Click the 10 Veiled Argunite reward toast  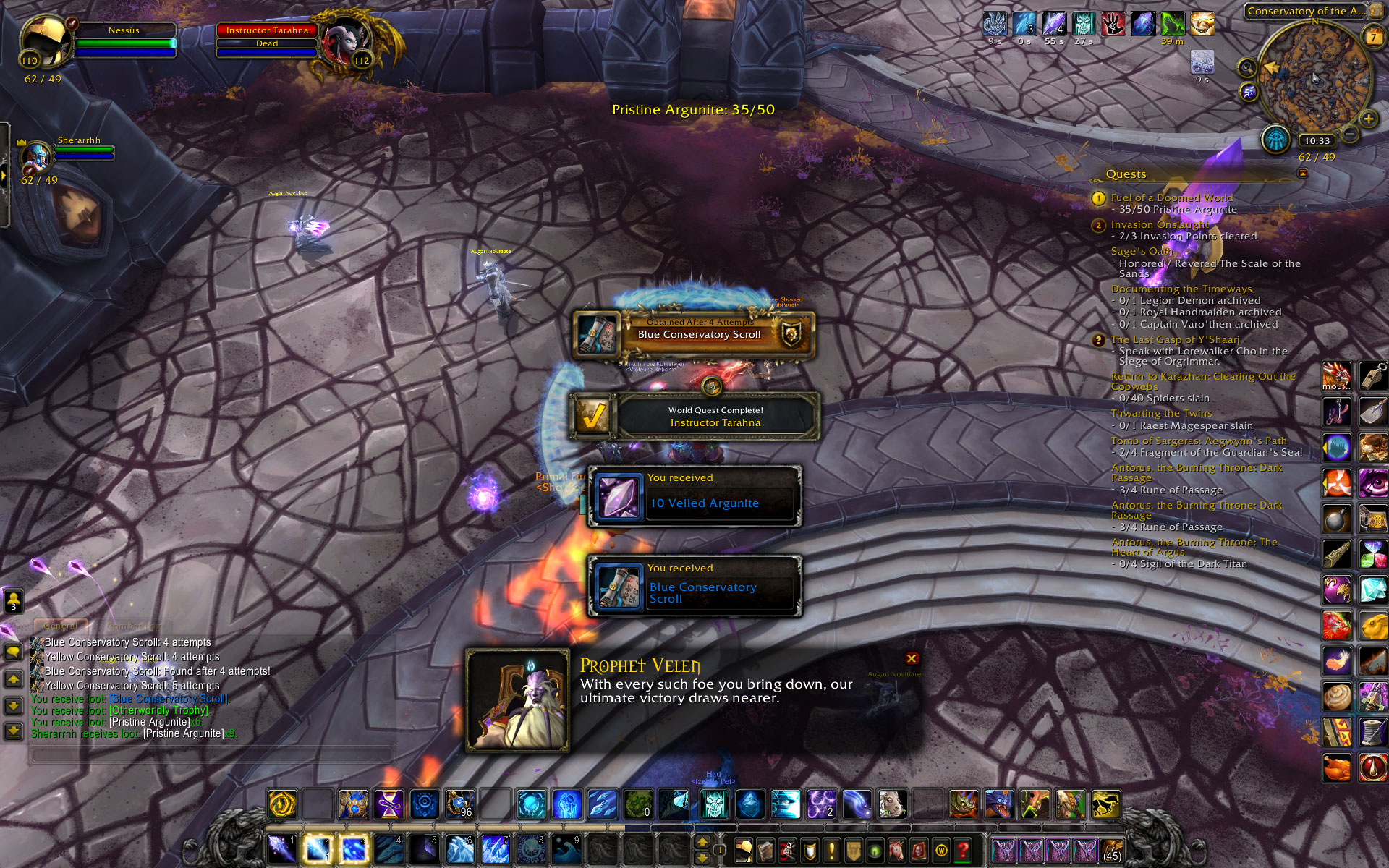point(694,496)
